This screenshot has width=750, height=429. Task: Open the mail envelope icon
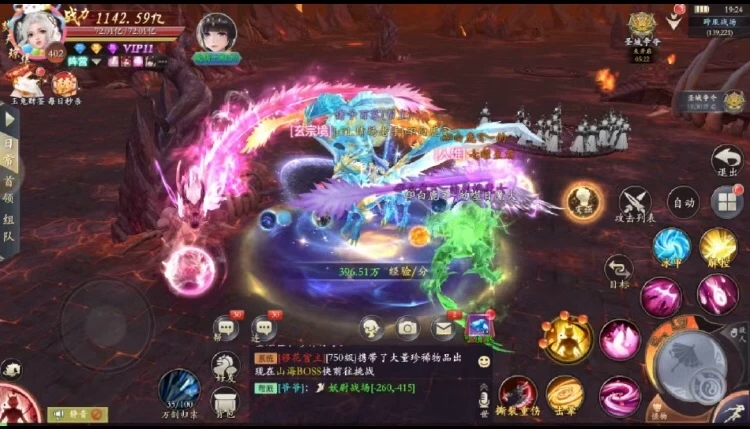(x=442, y=326)
